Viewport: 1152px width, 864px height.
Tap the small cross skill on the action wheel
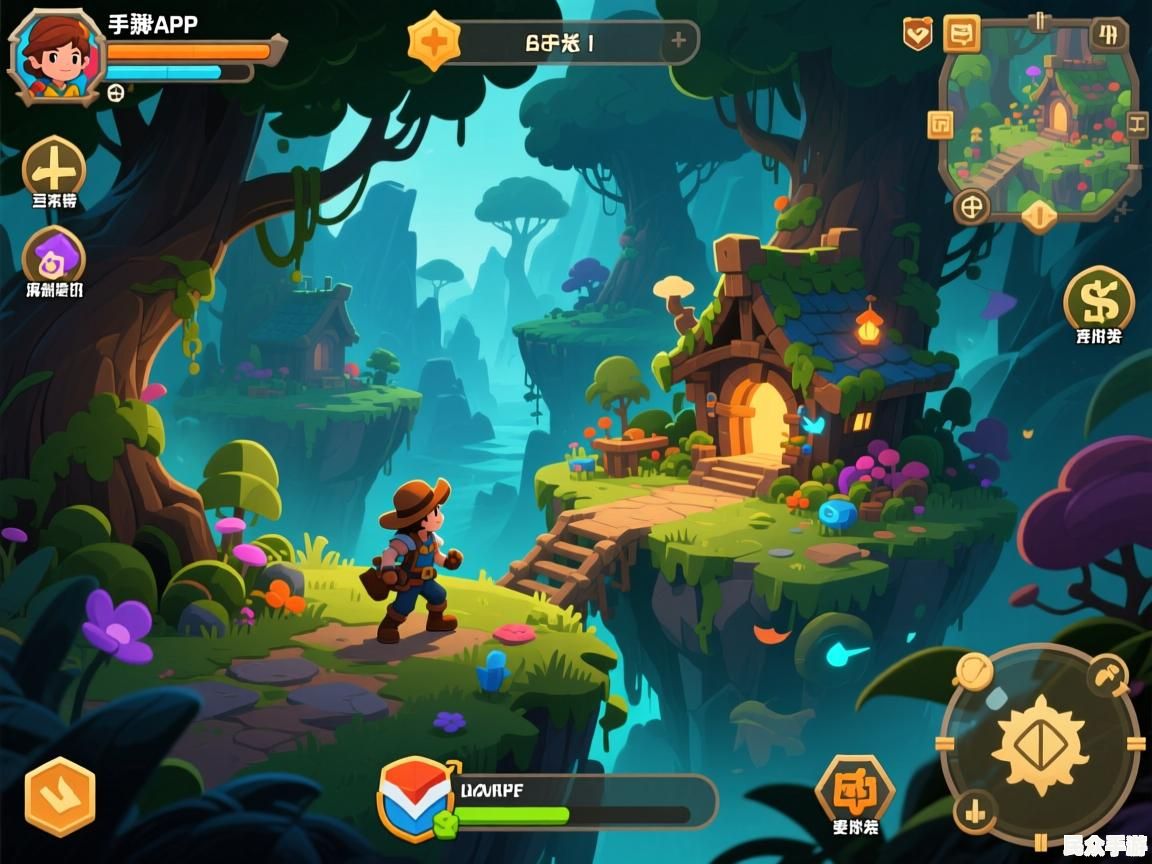(x=972, y=811)
